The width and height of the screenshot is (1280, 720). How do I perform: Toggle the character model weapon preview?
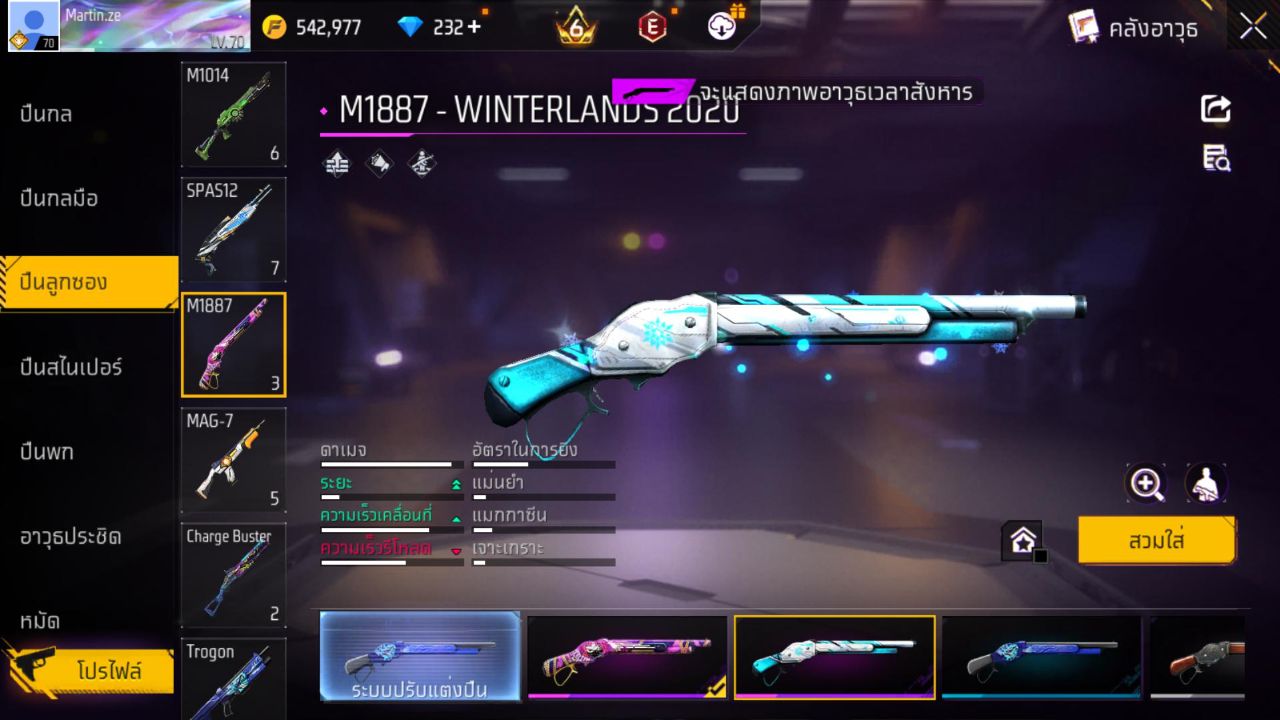[x=1205, y=482]
